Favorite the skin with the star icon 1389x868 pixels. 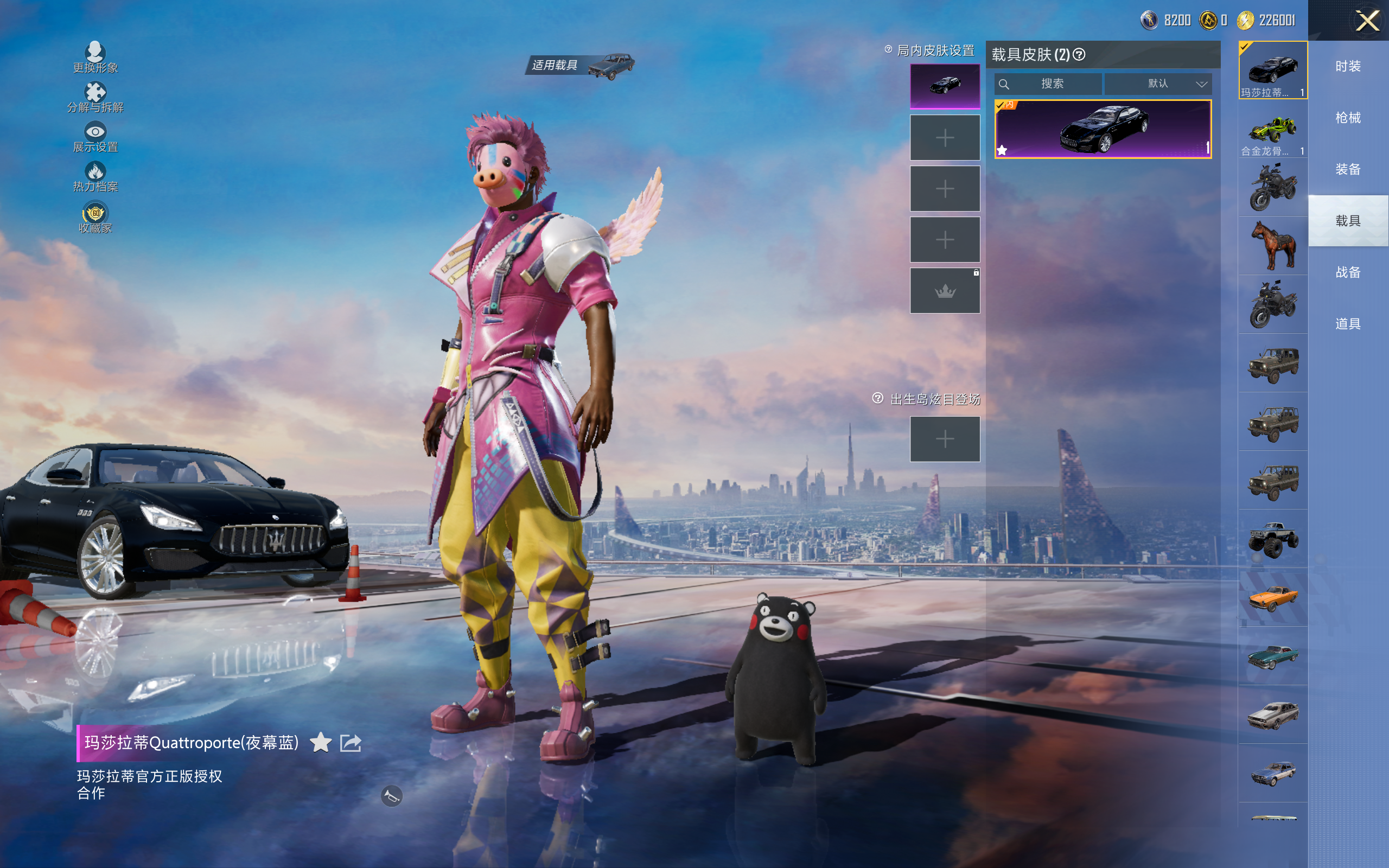[x=320, y=743]
